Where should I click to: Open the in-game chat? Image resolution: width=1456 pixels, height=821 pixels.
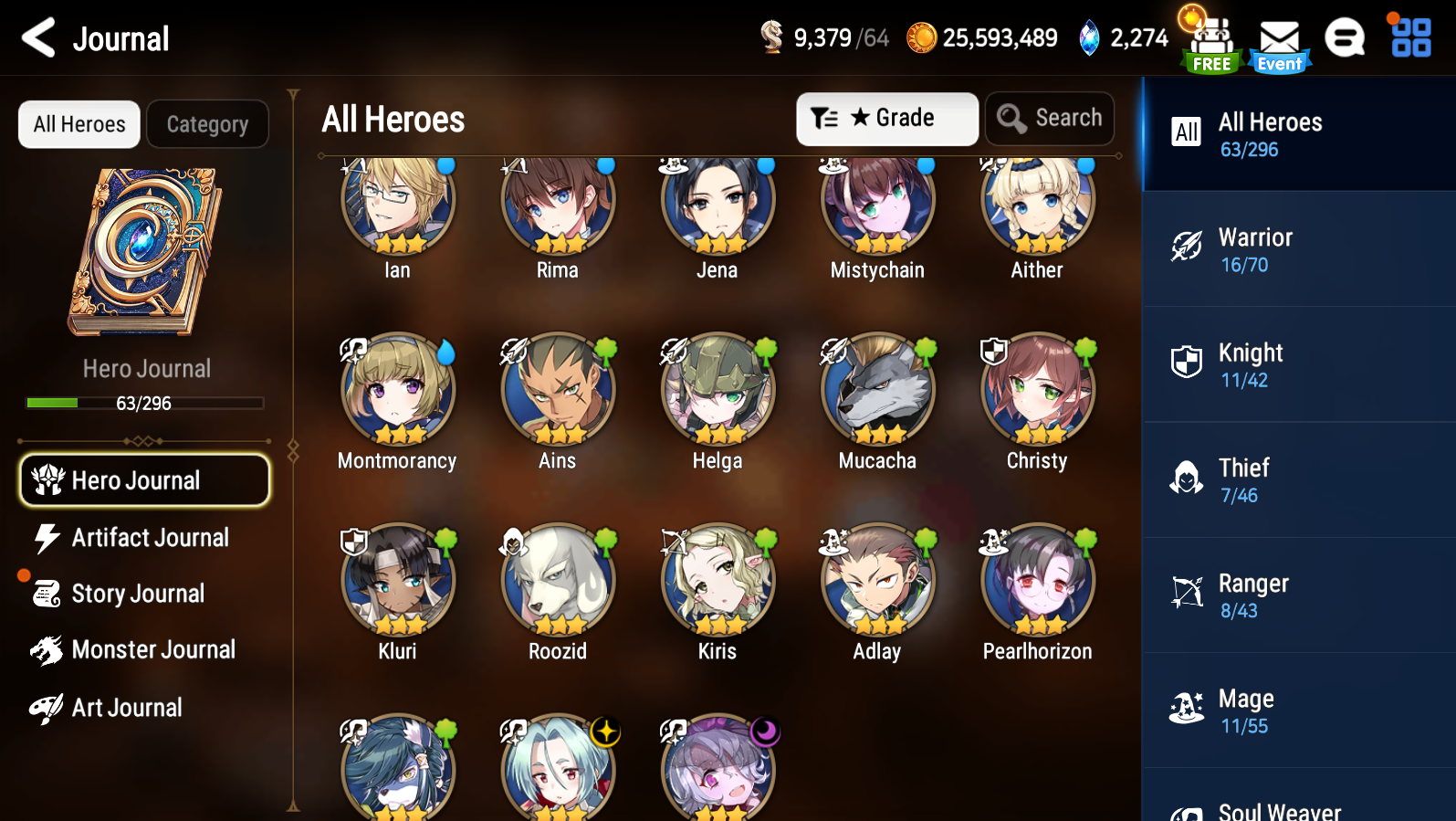click(1344, 37)
